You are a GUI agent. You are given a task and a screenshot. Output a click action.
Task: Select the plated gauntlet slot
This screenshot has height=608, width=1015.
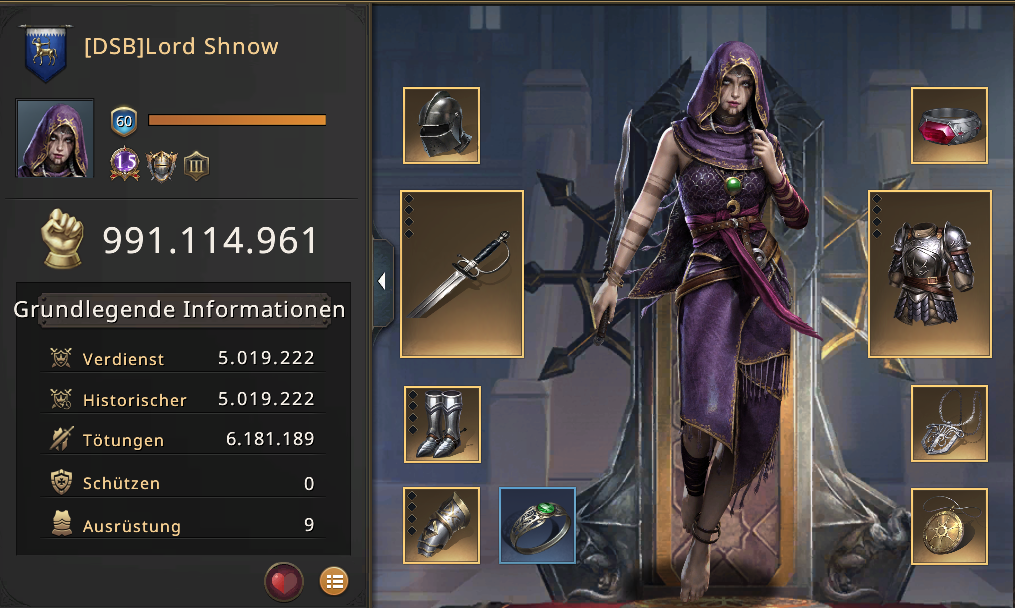[441, 525]
